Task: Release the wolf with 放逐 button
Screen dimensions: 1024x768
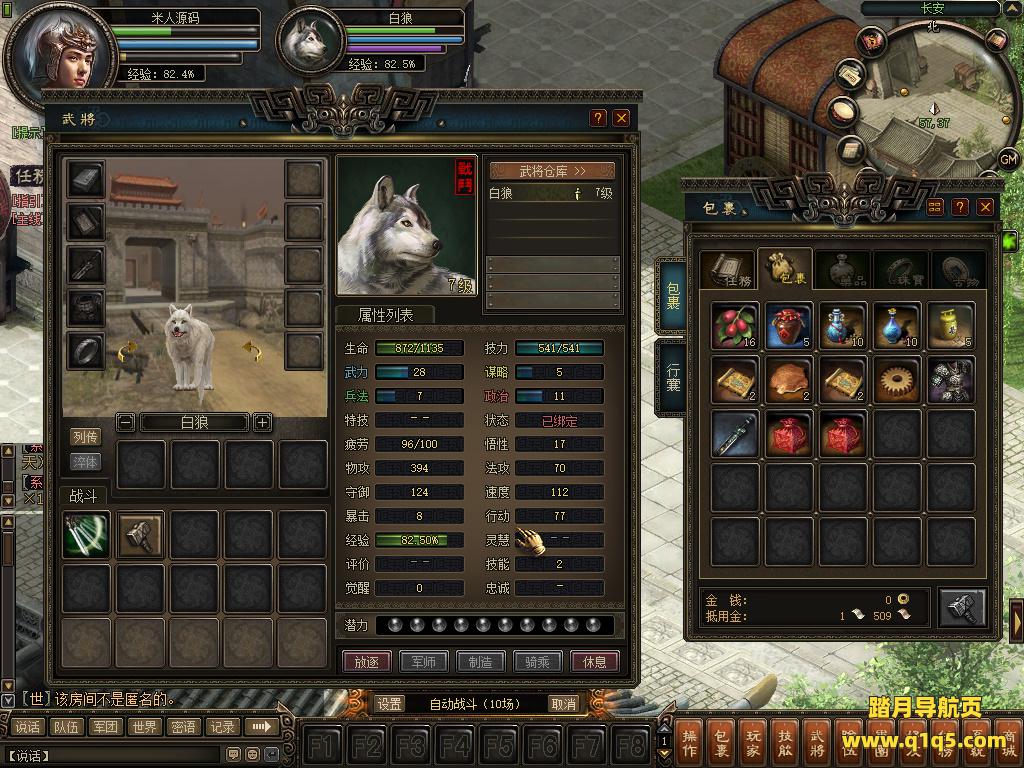Action: (366, 661)
